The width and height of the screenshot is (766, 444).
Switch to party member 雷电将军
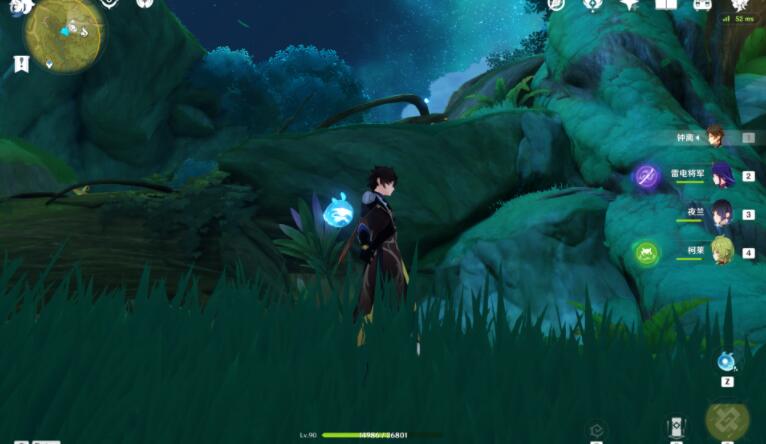click(720, 176)
